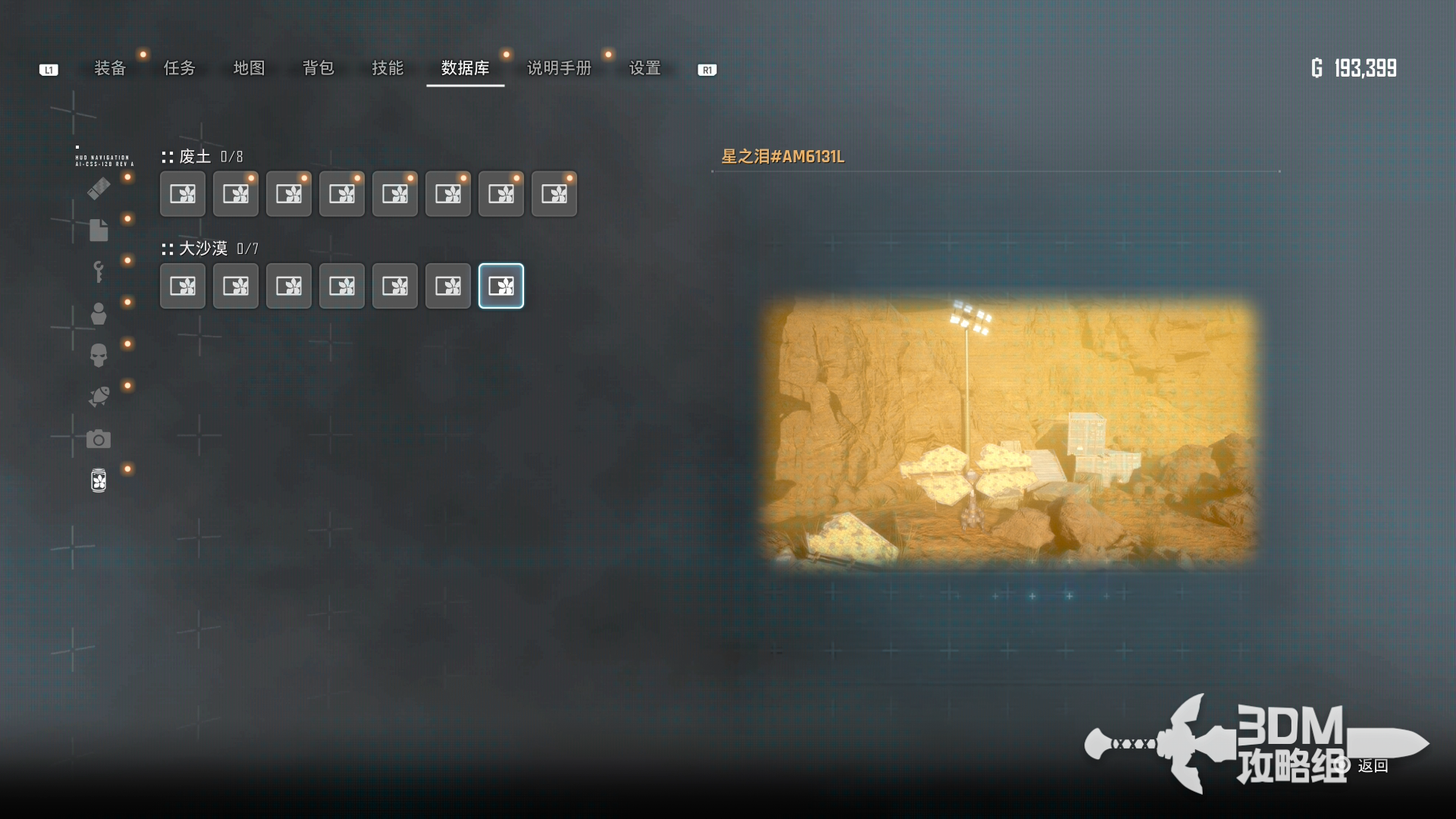This screenshot has width=1456, height=819.
Task: Select the 数据库 tab
Action: 465,68
